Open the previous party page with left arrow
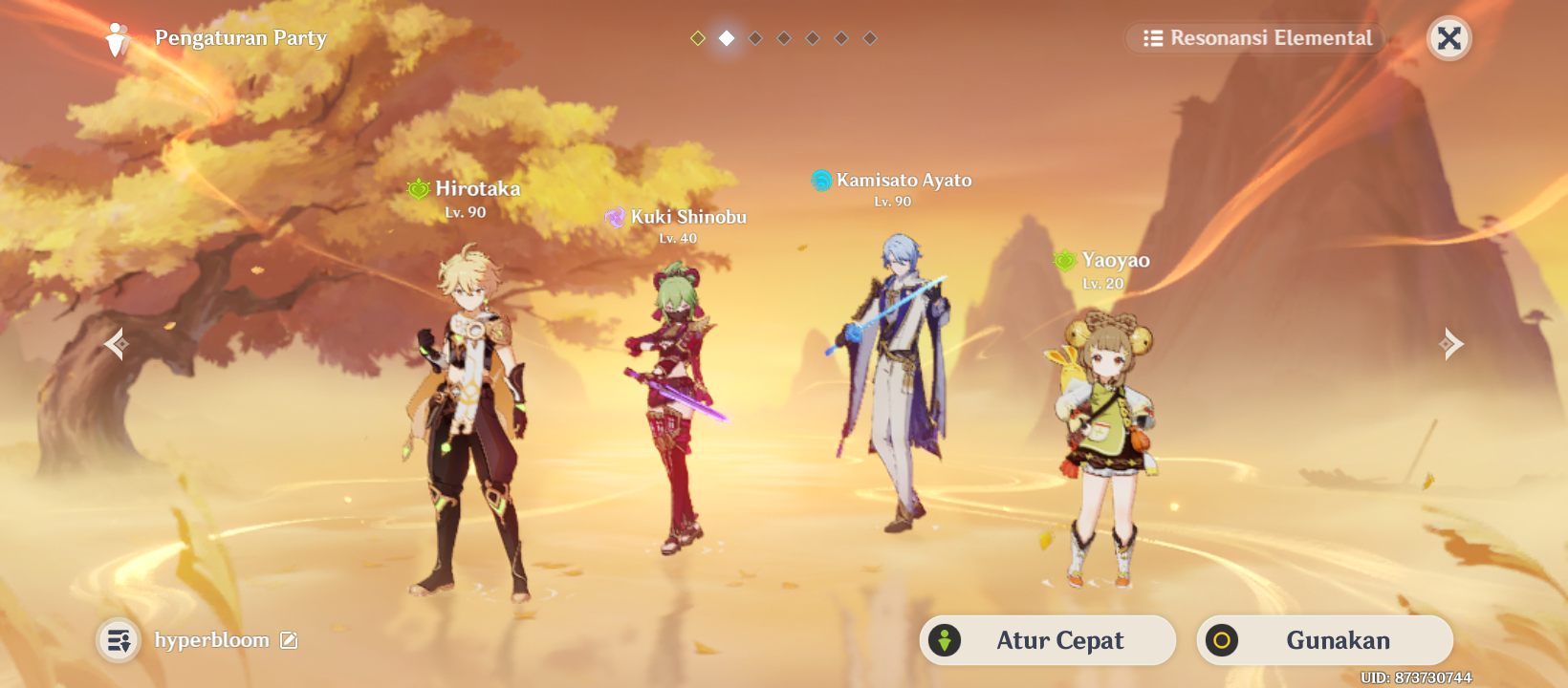1568x688 pixels. (x=117, y=342)
